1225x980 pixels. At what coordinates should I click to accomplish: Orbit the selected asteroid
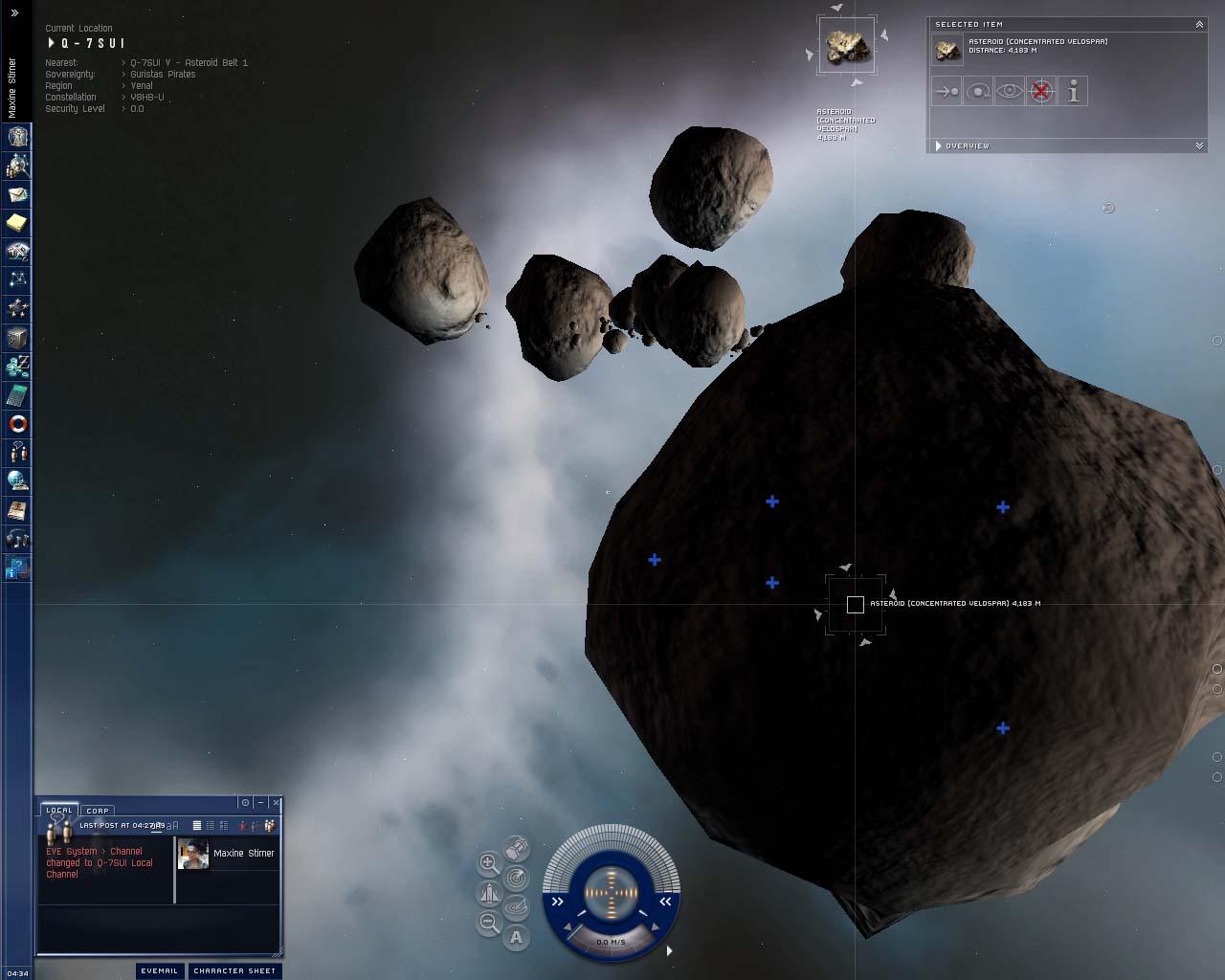tap(978, 92)
